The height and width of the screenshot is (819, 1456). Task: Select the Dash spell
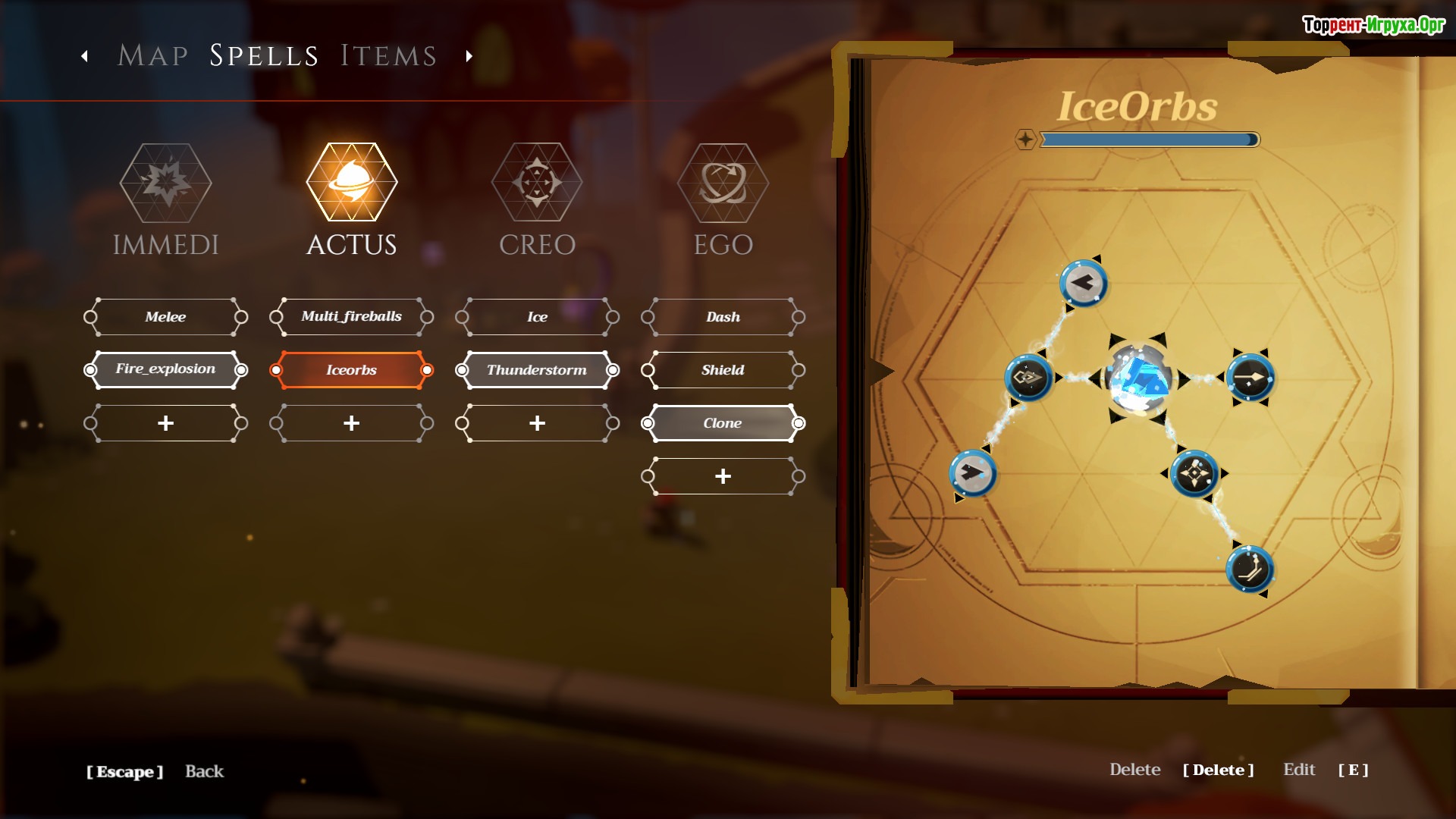pyautogui.click(x=723, y=317)
